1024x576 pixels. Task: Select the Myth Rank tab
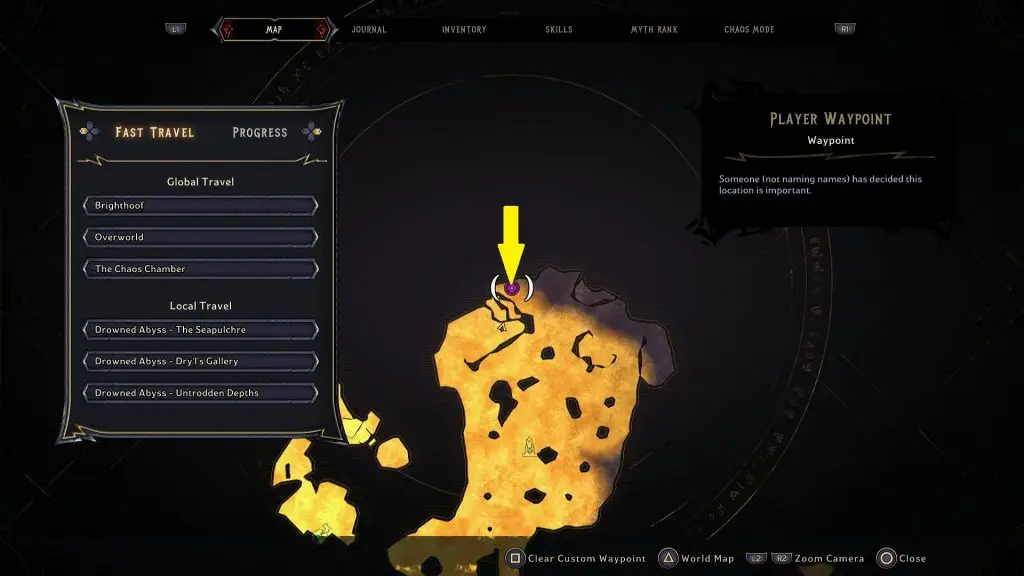[654, 30]
